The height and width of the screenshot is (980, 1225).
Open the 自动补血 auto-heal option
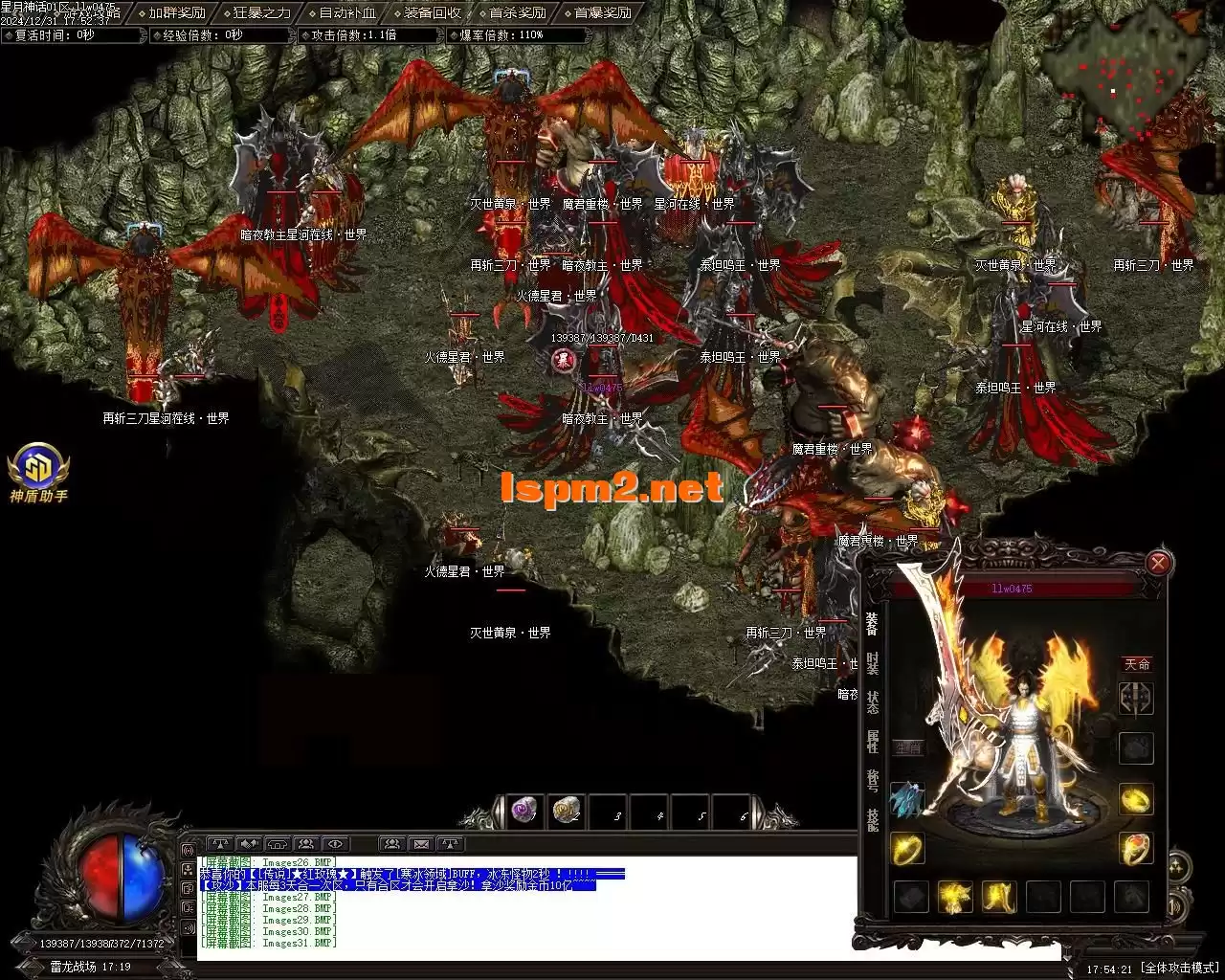pos(346,13)
